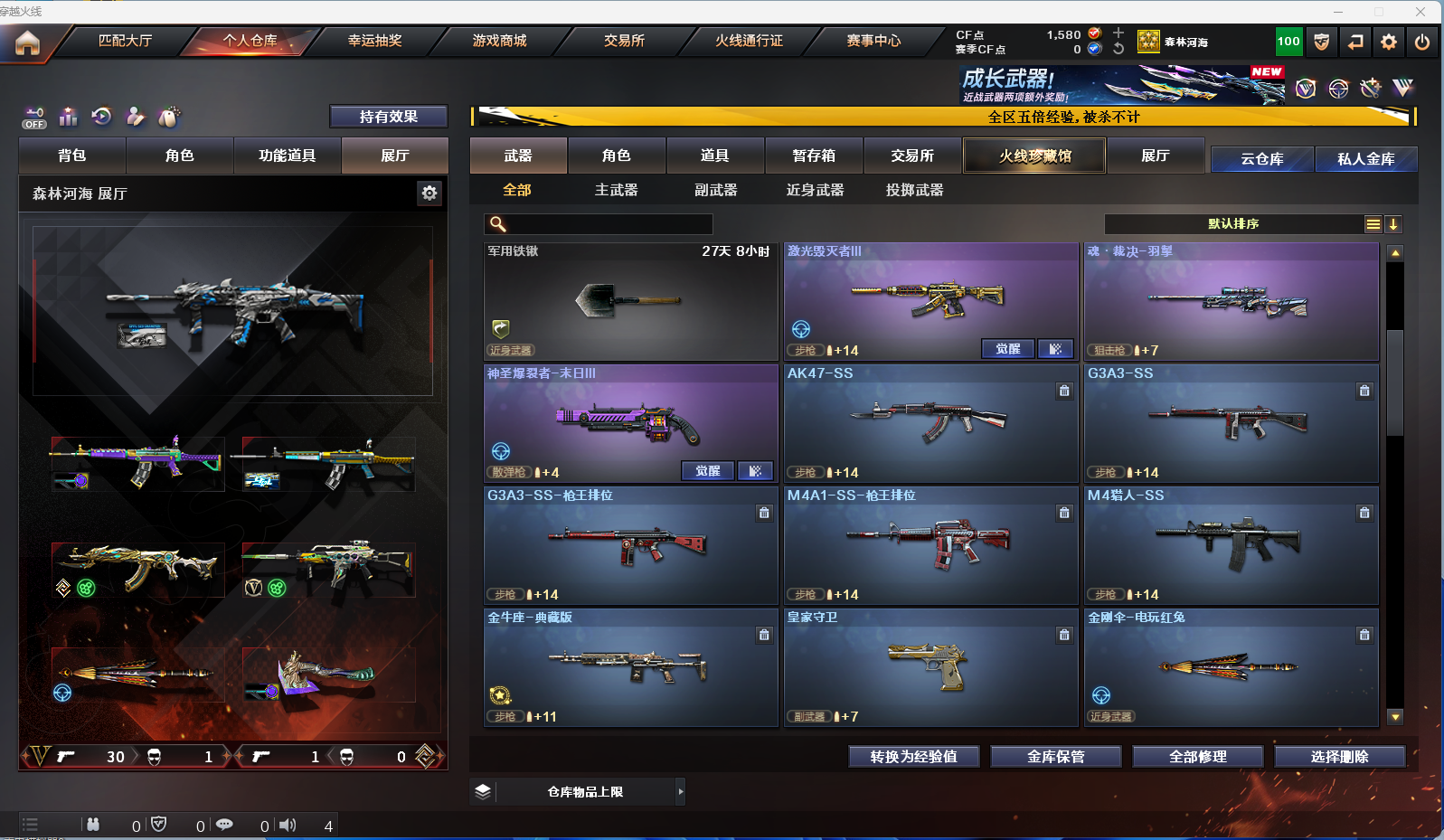Open the showroom gear settings icon
1444x840 pixels.
pos(429,193)
